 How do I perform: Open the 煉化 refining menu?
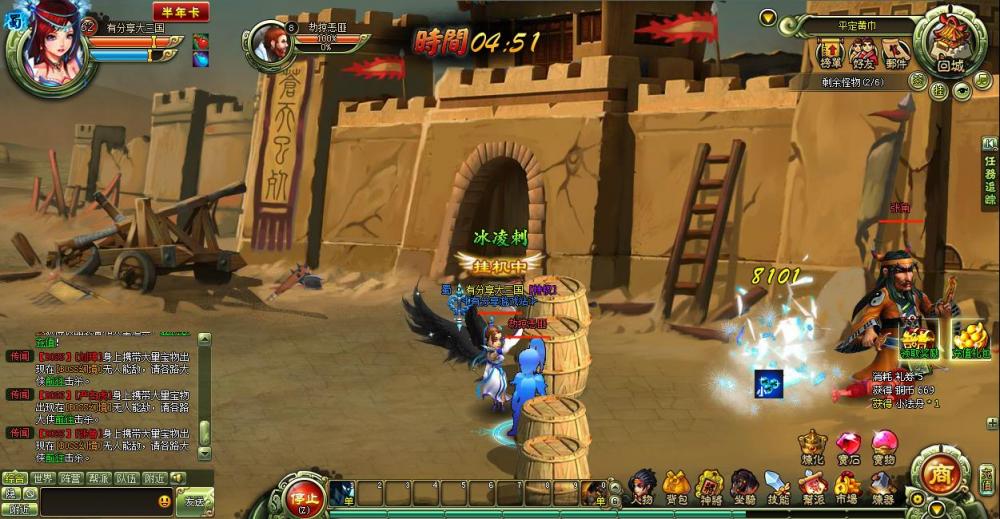click(x=814, y=445)
